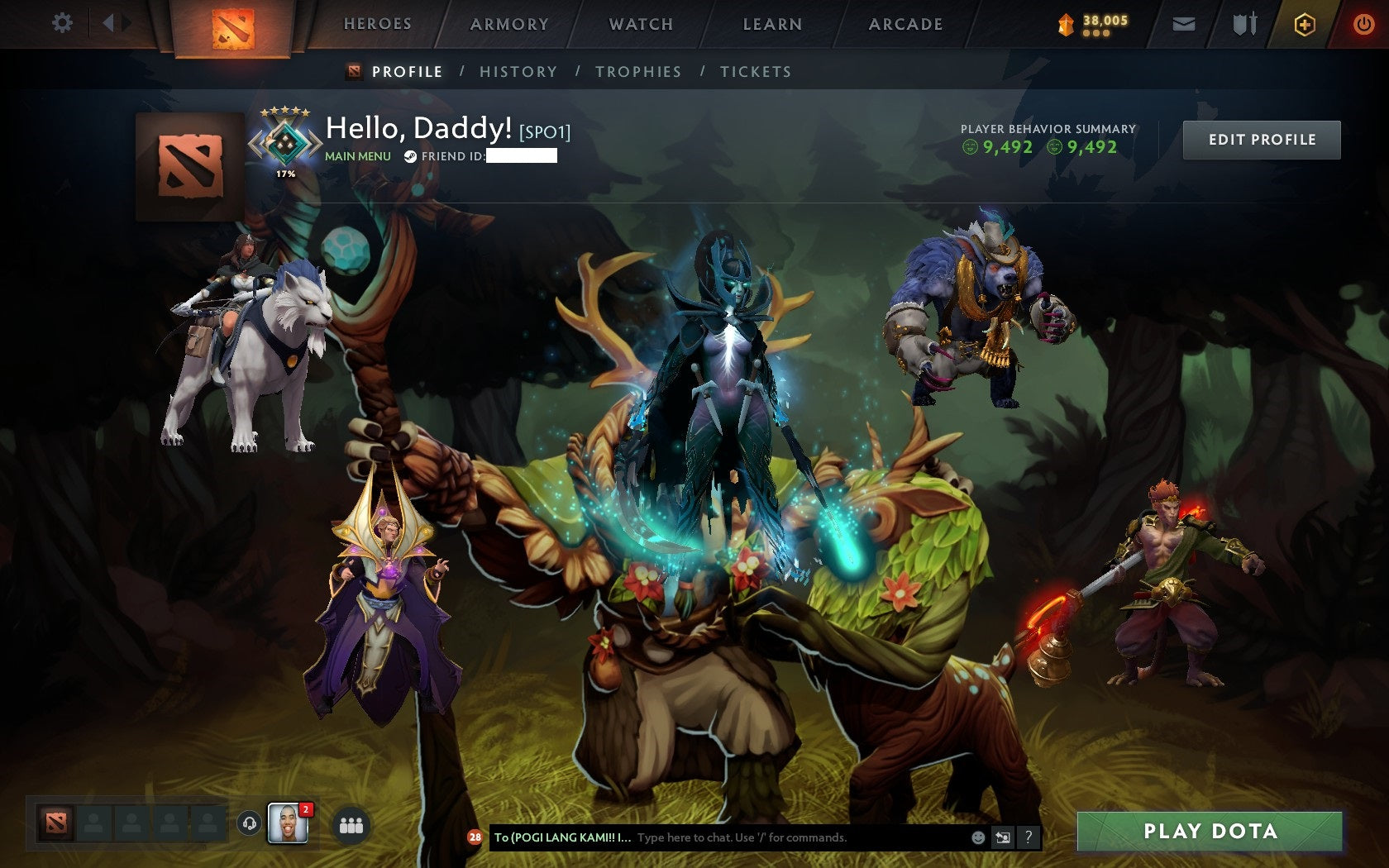1389x868 pixels.
Task: Open the emoticon smiley picker in chat
Action: [x=977, y=837]
